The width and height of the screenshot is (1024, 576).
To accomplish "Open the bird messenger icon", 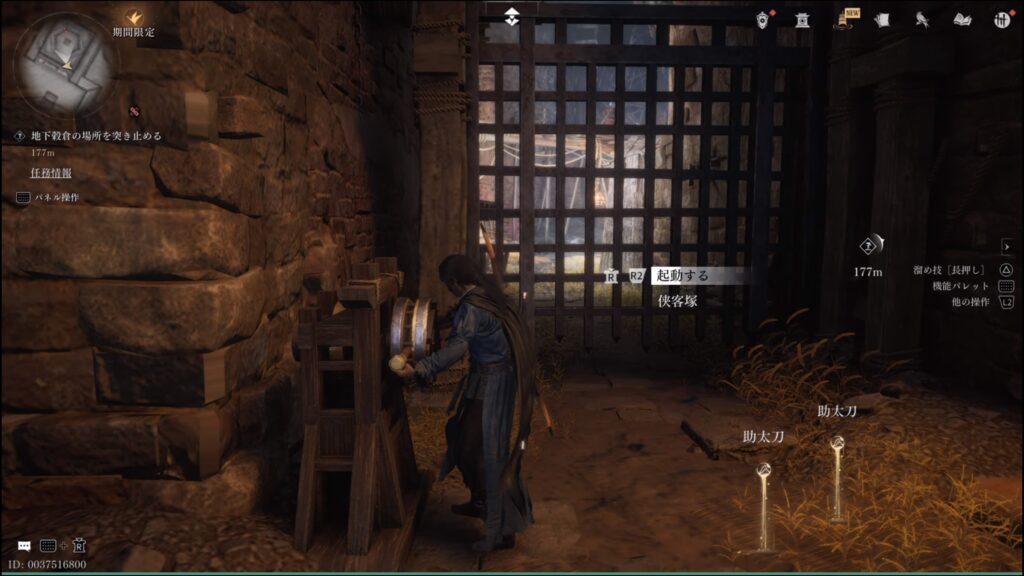I will 923,19.
